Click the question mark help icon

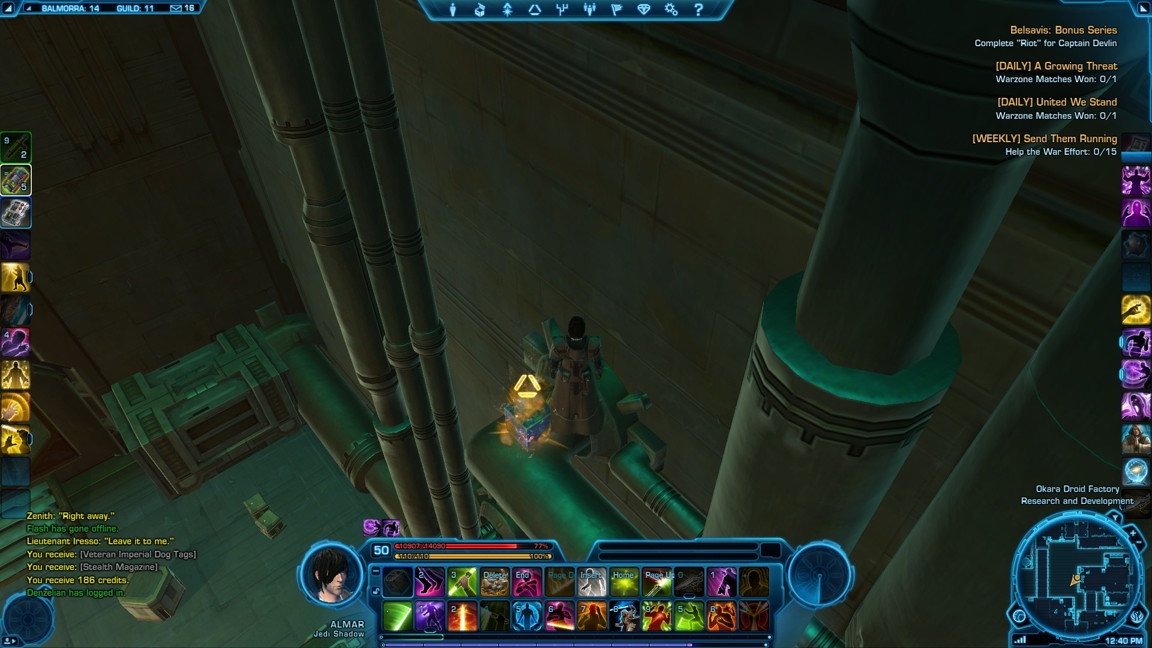coord(698,10)
